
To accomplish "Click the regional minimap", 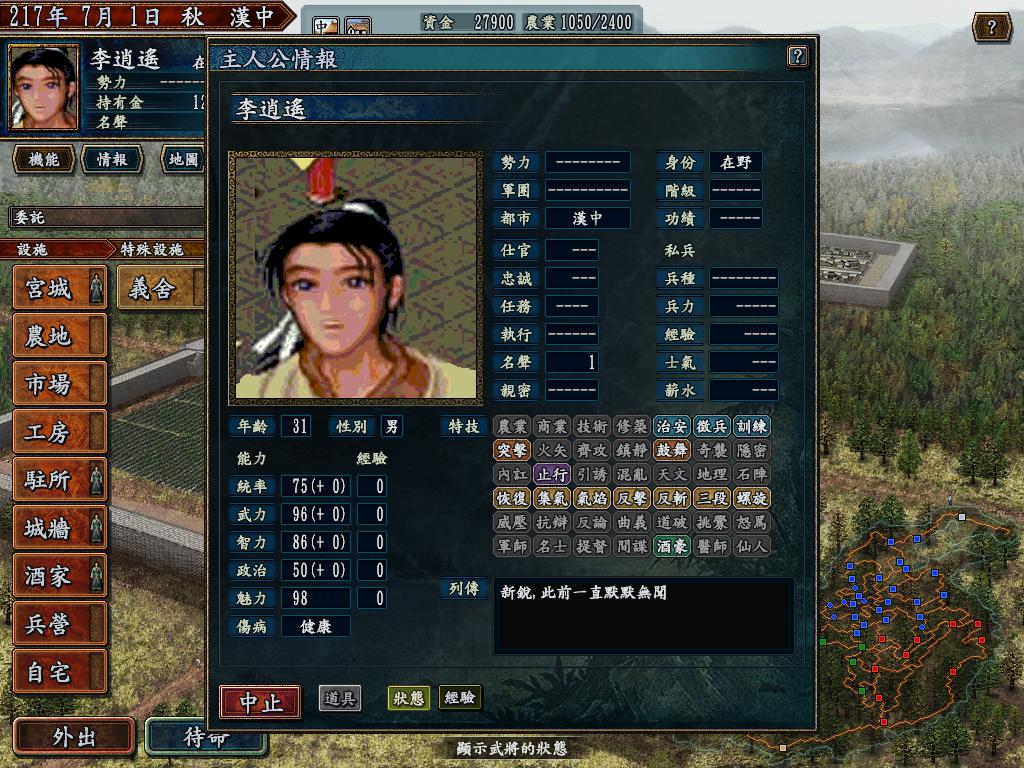I will [900, 630].
